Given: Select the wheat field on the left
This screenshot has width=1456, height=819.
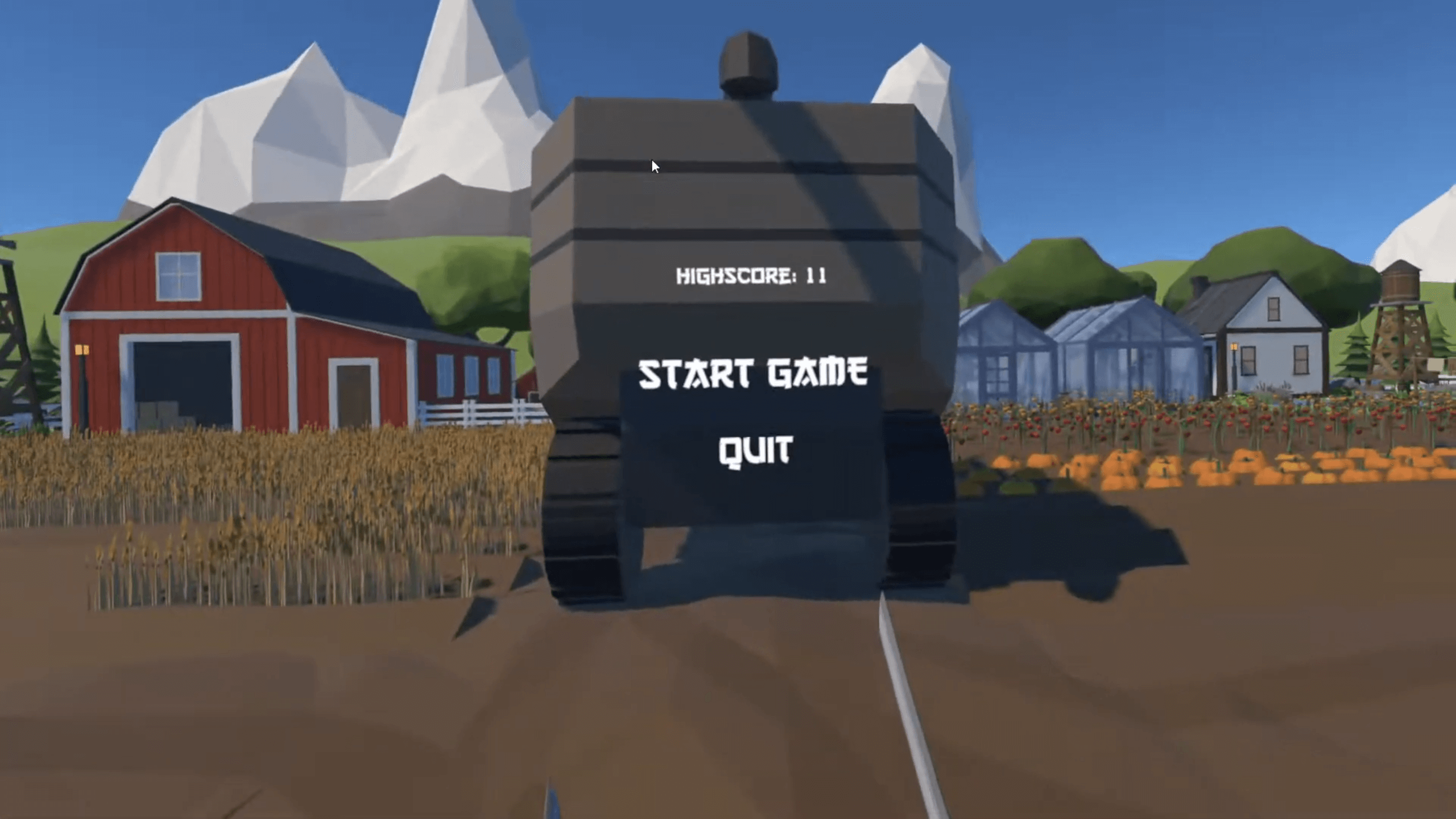Looking at the screenshot, I should [227, 495].
